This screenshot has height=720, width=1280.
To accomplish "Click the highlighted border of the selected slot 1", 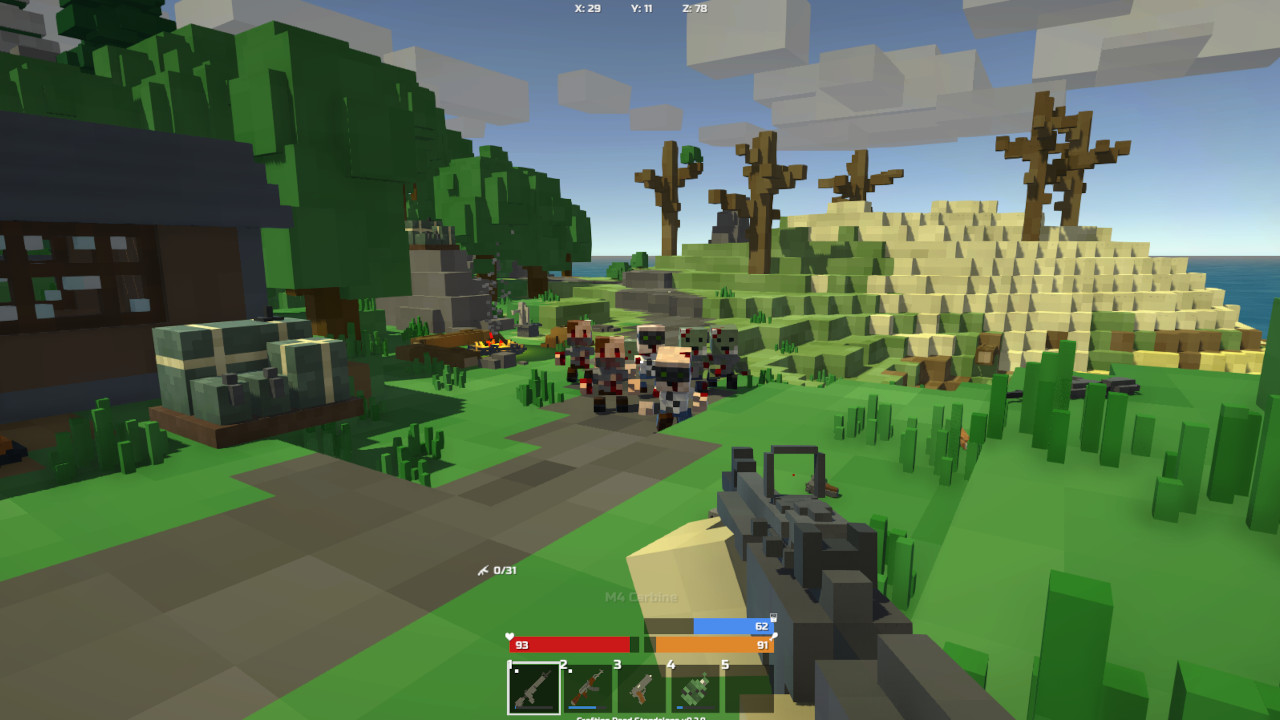I will point(534,663).
